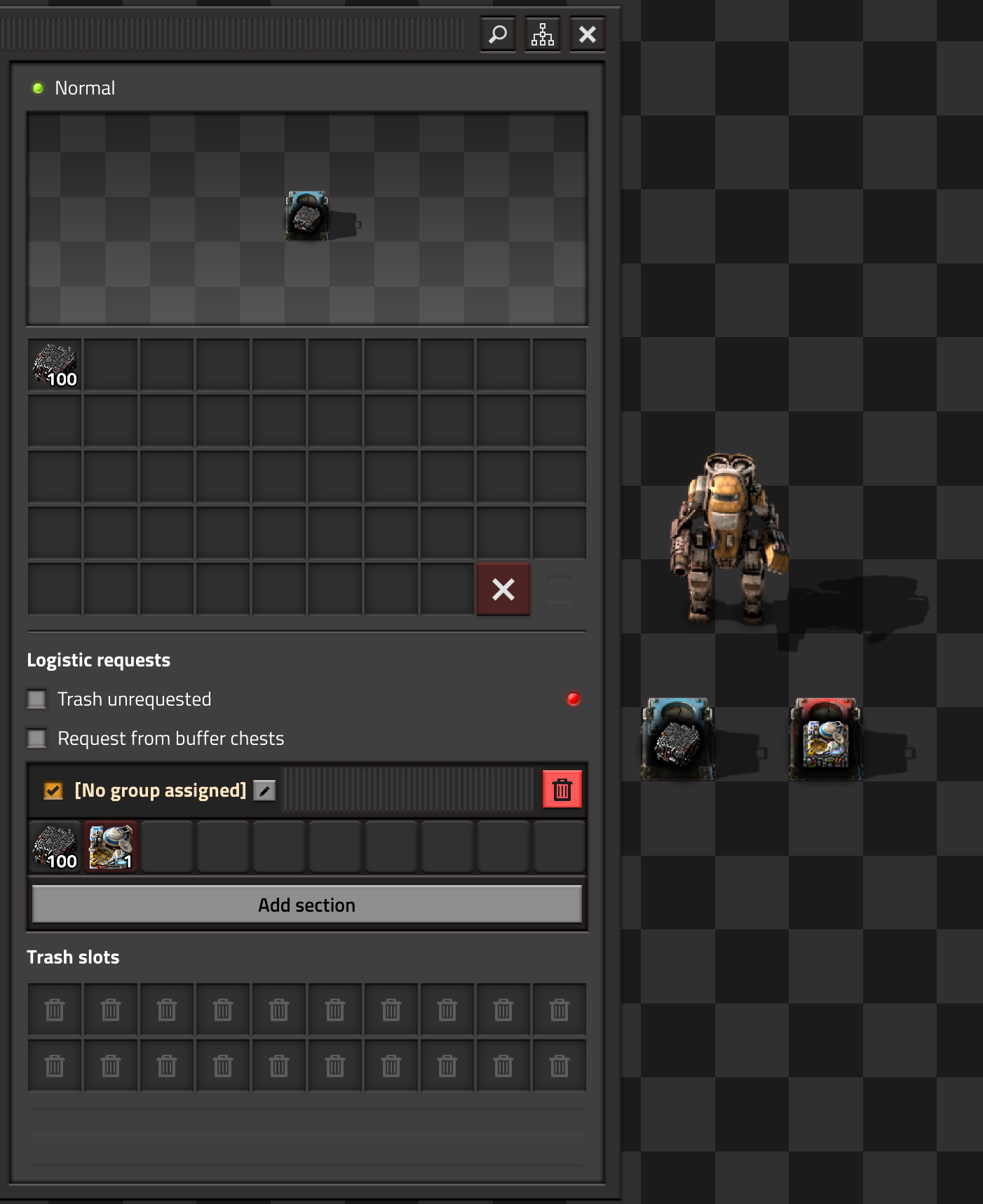Enable the Trash unrequested checkbox
Screen dimensions: 983x1204
(x=36, y=699)
